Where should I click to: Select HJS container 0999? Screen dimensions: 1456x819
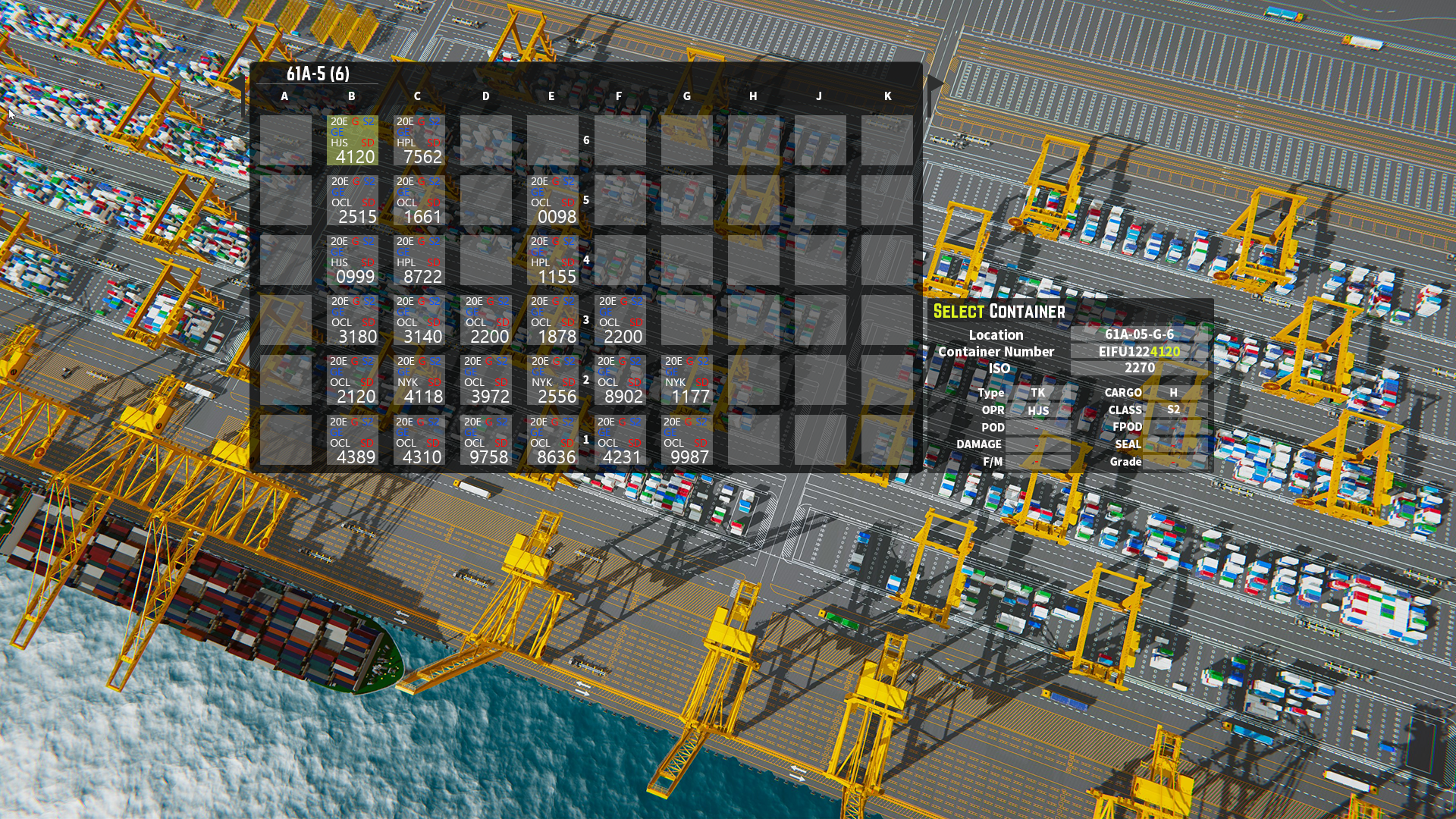(x=352, y=260)
